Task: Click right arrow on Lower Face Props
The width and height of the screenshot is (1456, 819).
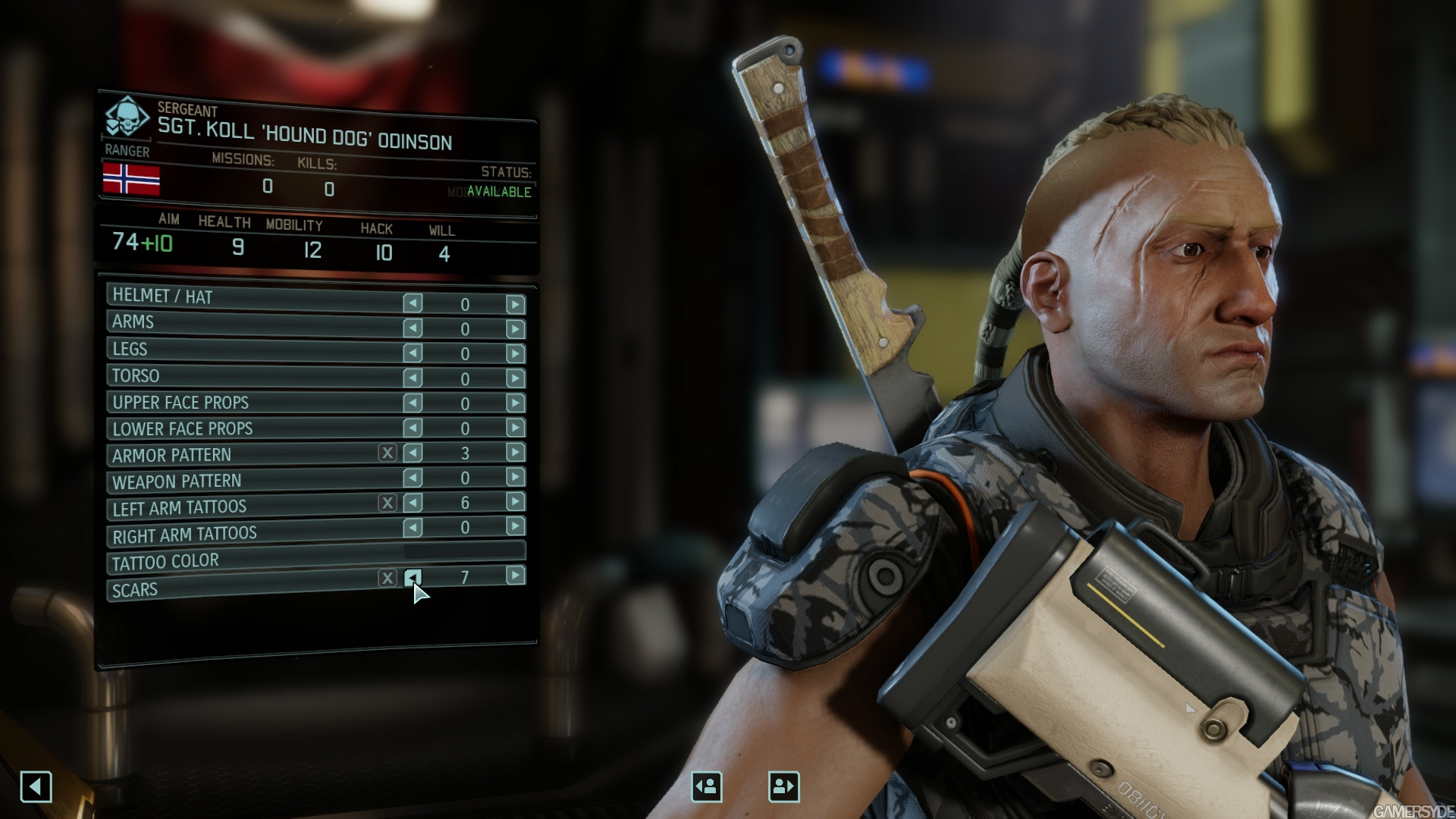Action: coord(516,425)
